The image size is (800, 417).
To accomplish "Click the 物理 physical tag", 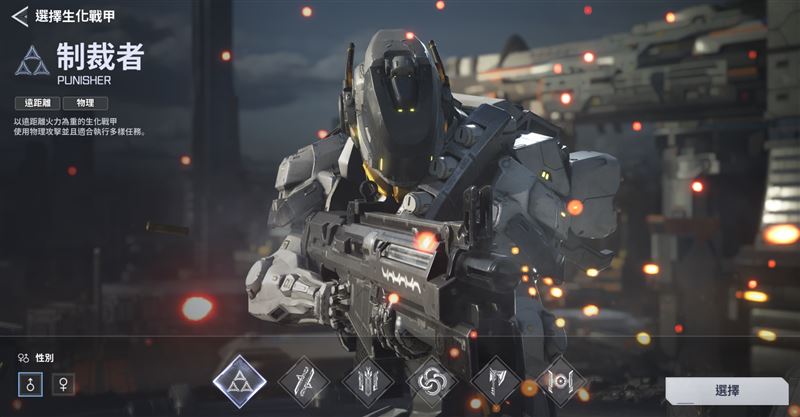I will coord(85,103).
